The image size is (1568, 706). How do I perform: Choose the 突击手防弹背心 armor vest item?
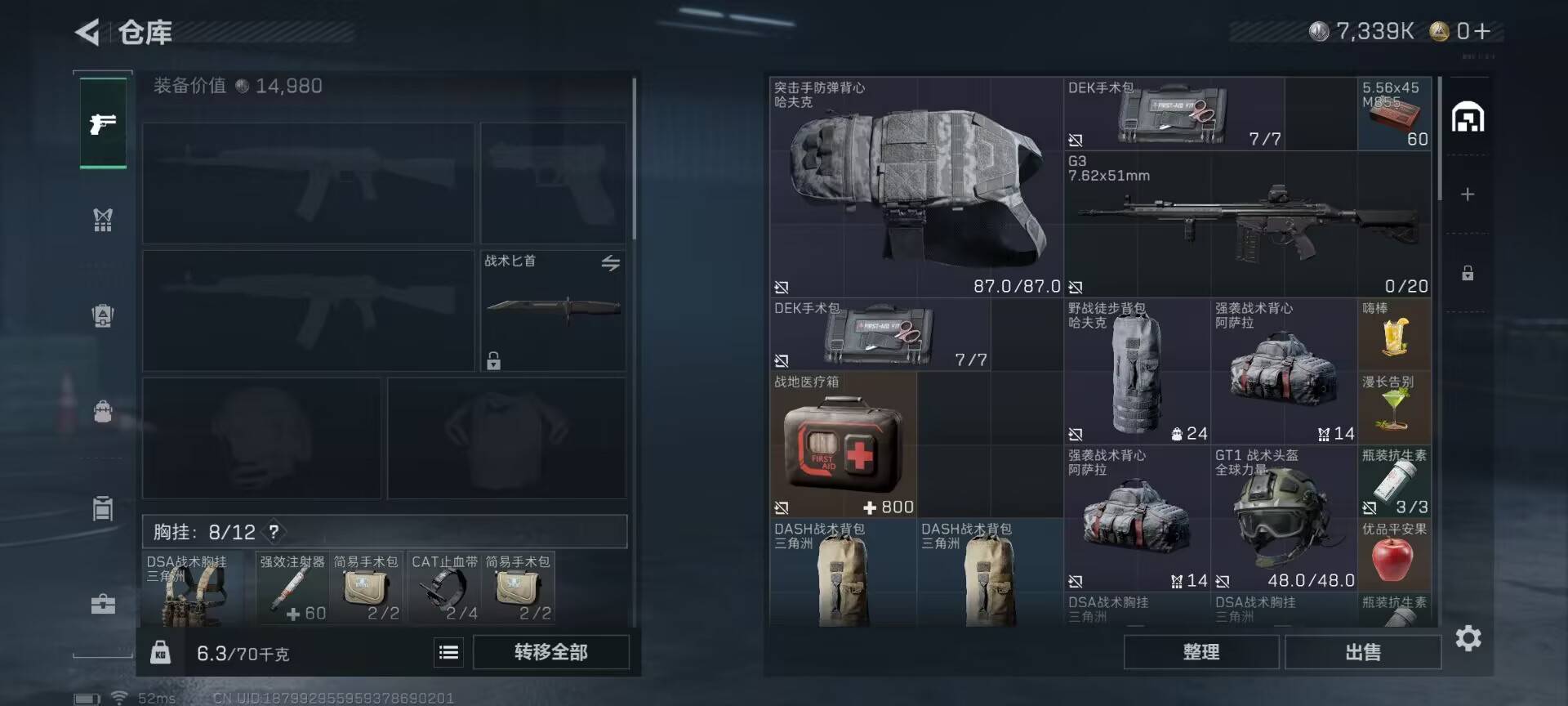click(915, 187)
